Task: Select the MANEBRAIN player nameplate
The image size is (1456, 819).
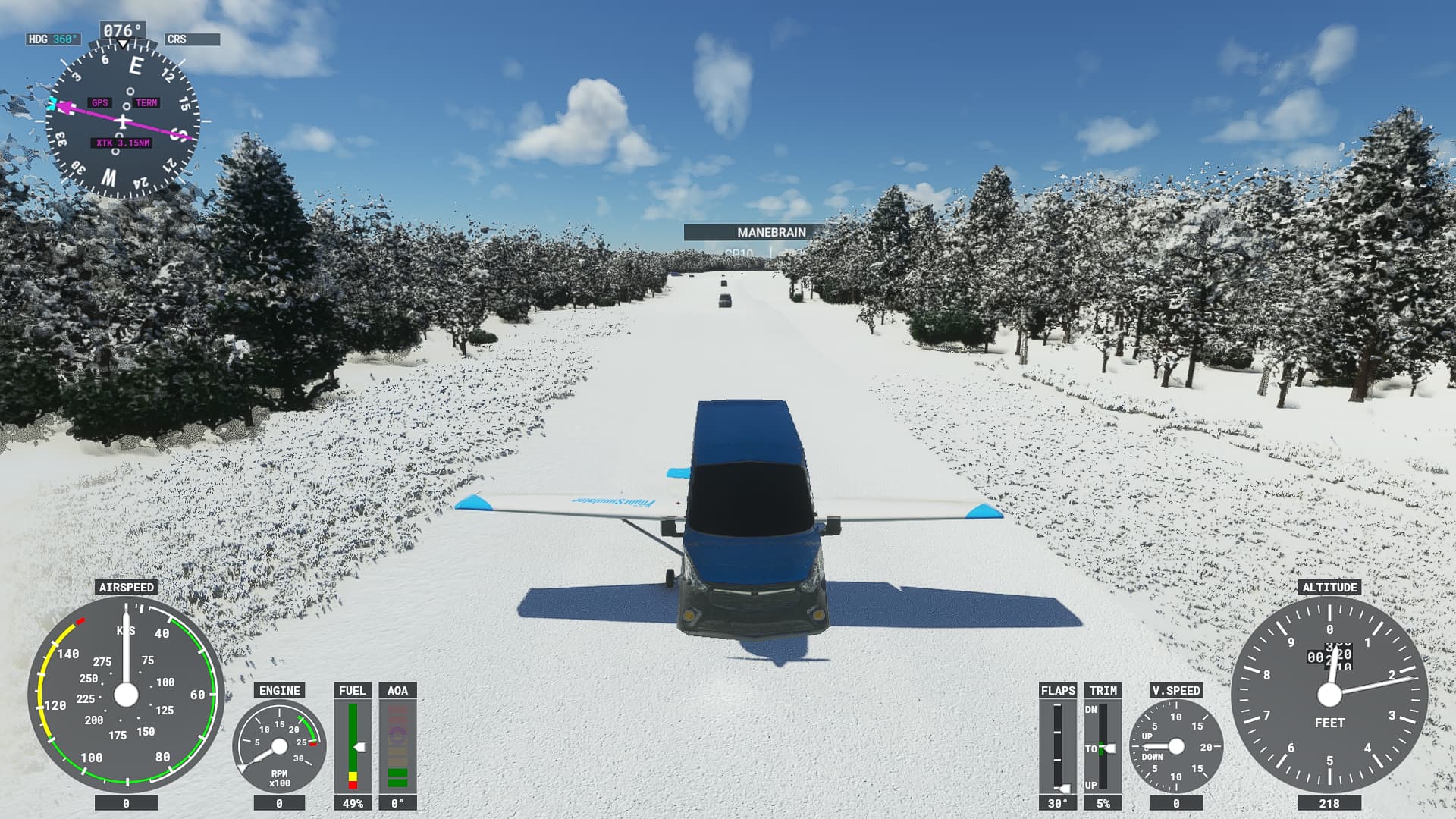Action: point(771,230)
